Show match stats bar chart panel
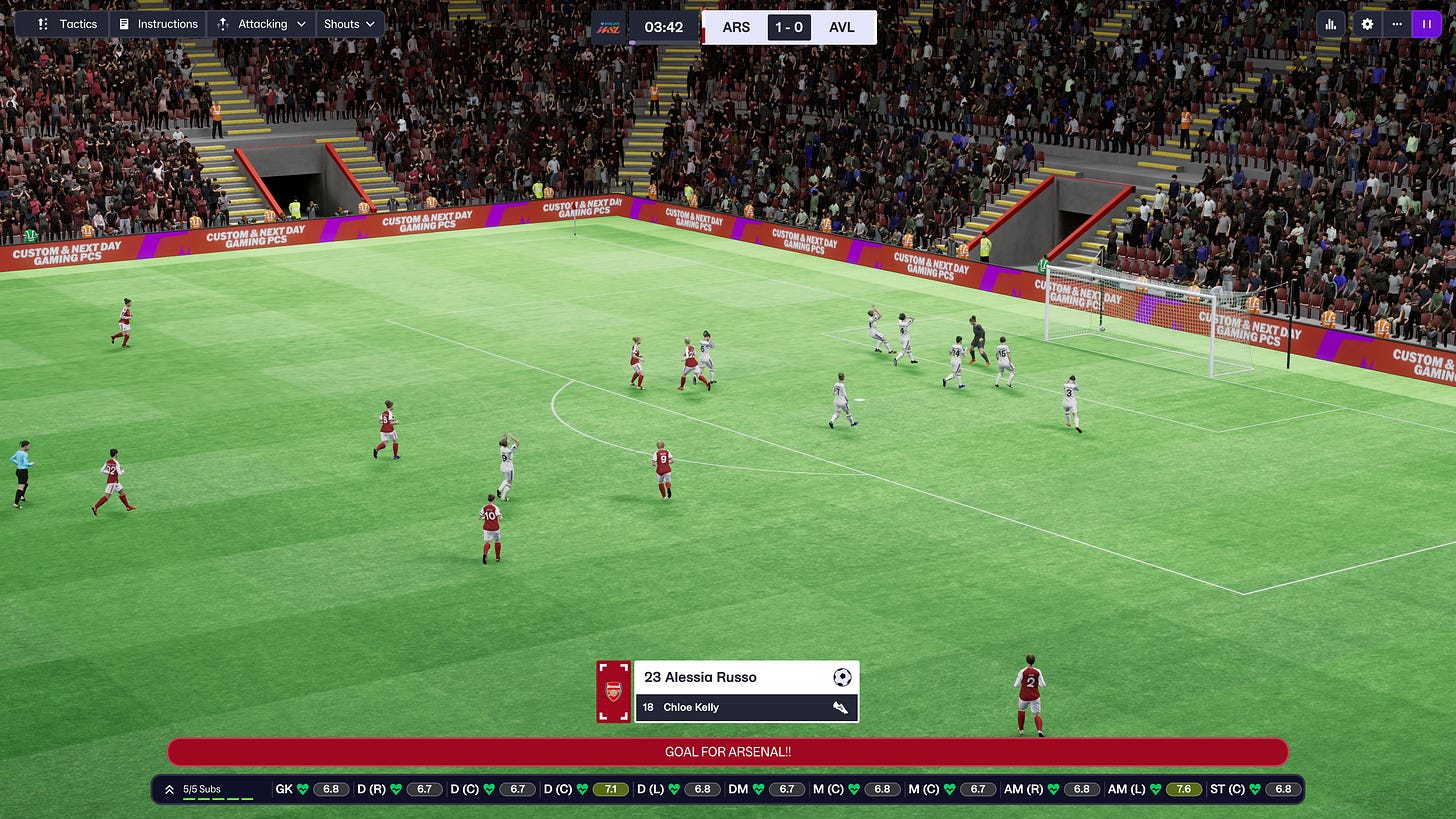The height and width of the screenshot is (819, 1456). 1331,24
